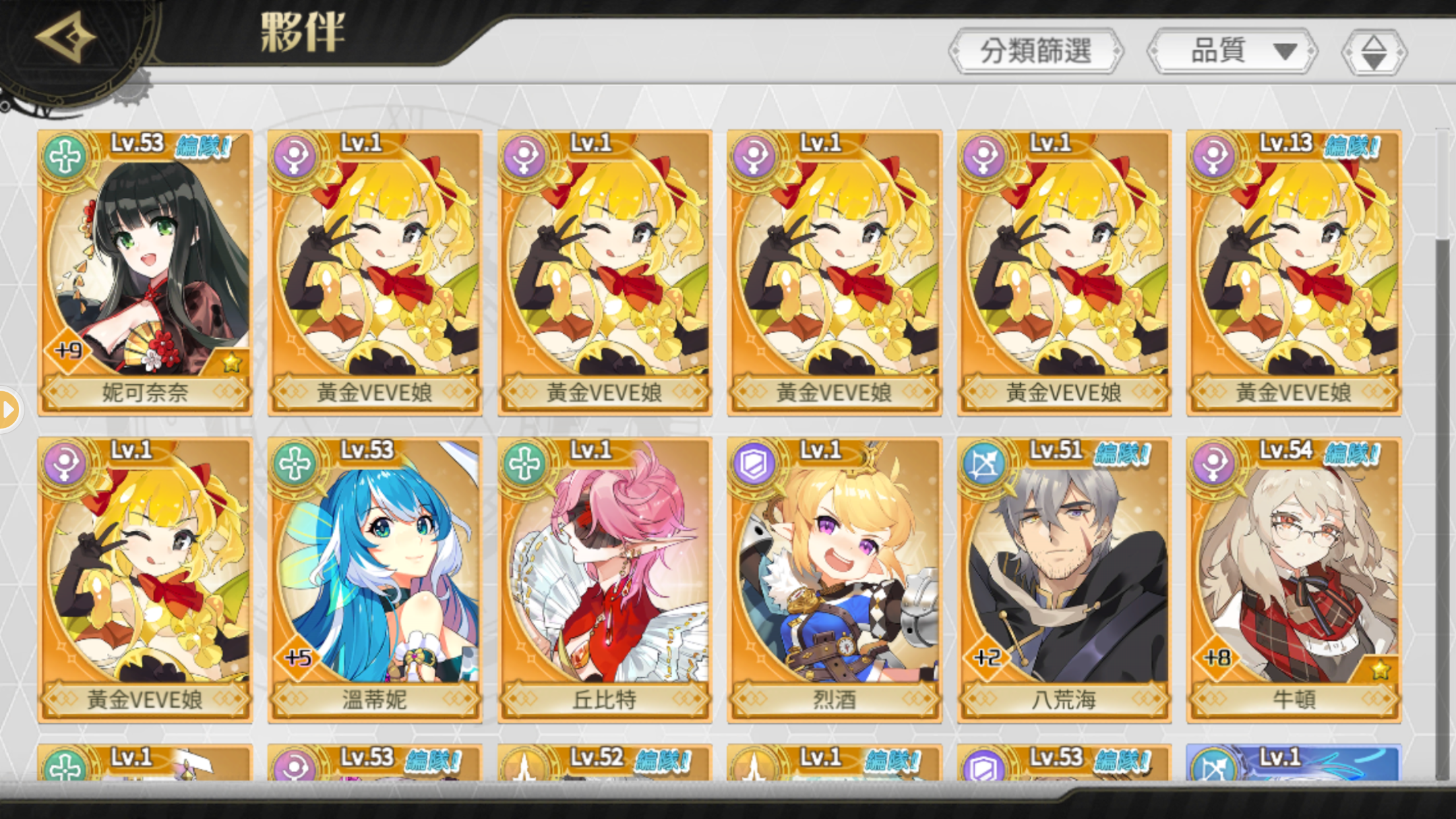The width and height of the screenshot is (1456, 819).
Task: Choose the Lv.13 黃金VEVE娘 card
Action: pos(1294,272)
